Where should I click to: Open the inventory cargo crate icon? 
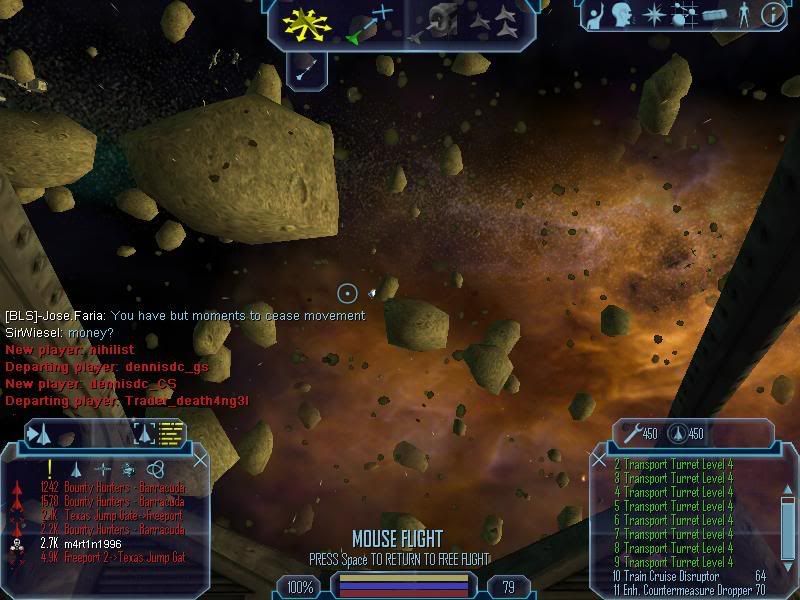tap(714, 15)
